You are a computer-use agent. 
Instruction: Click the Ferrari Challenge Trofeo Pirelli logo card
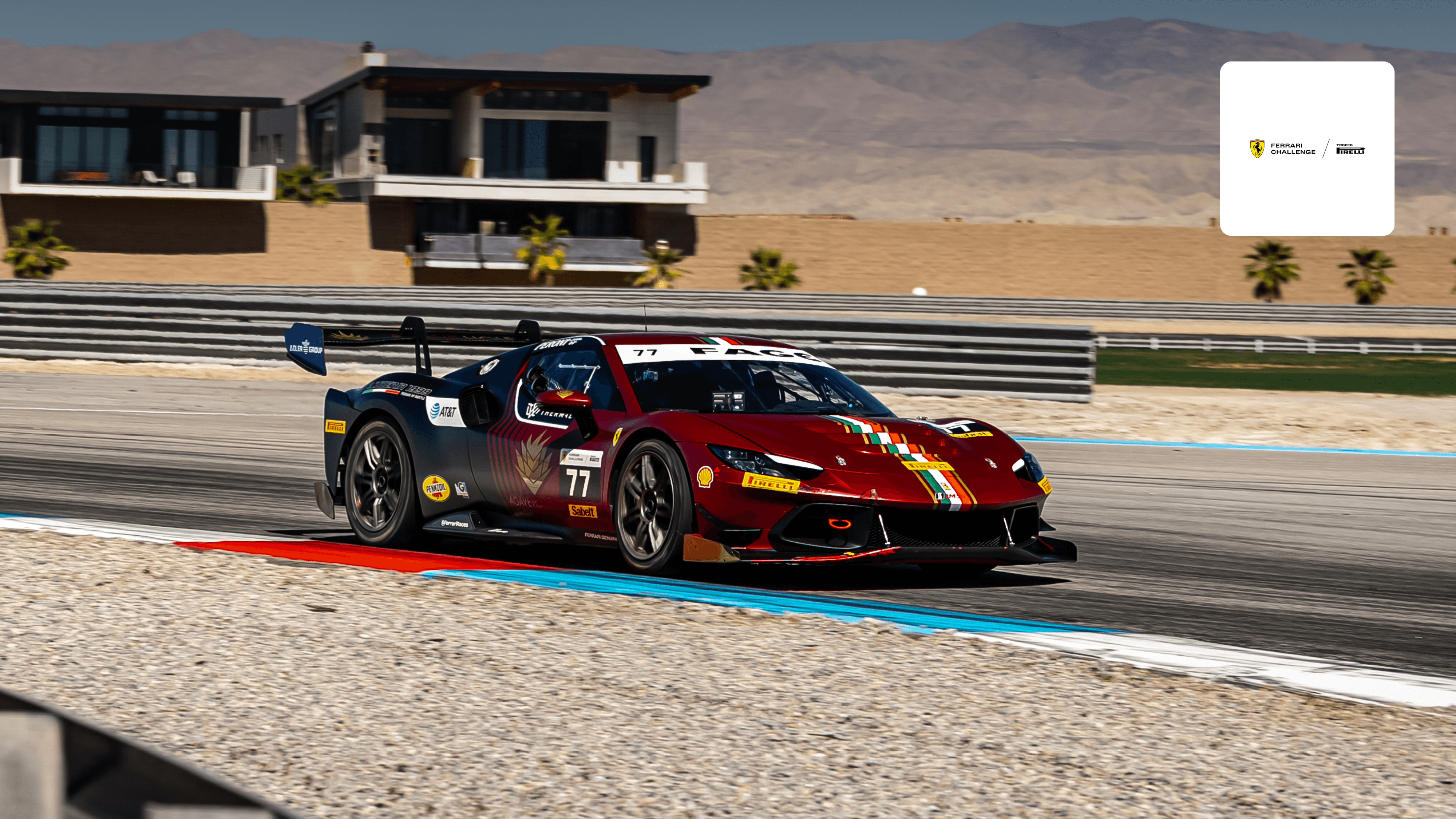[x=1307, y=149]
